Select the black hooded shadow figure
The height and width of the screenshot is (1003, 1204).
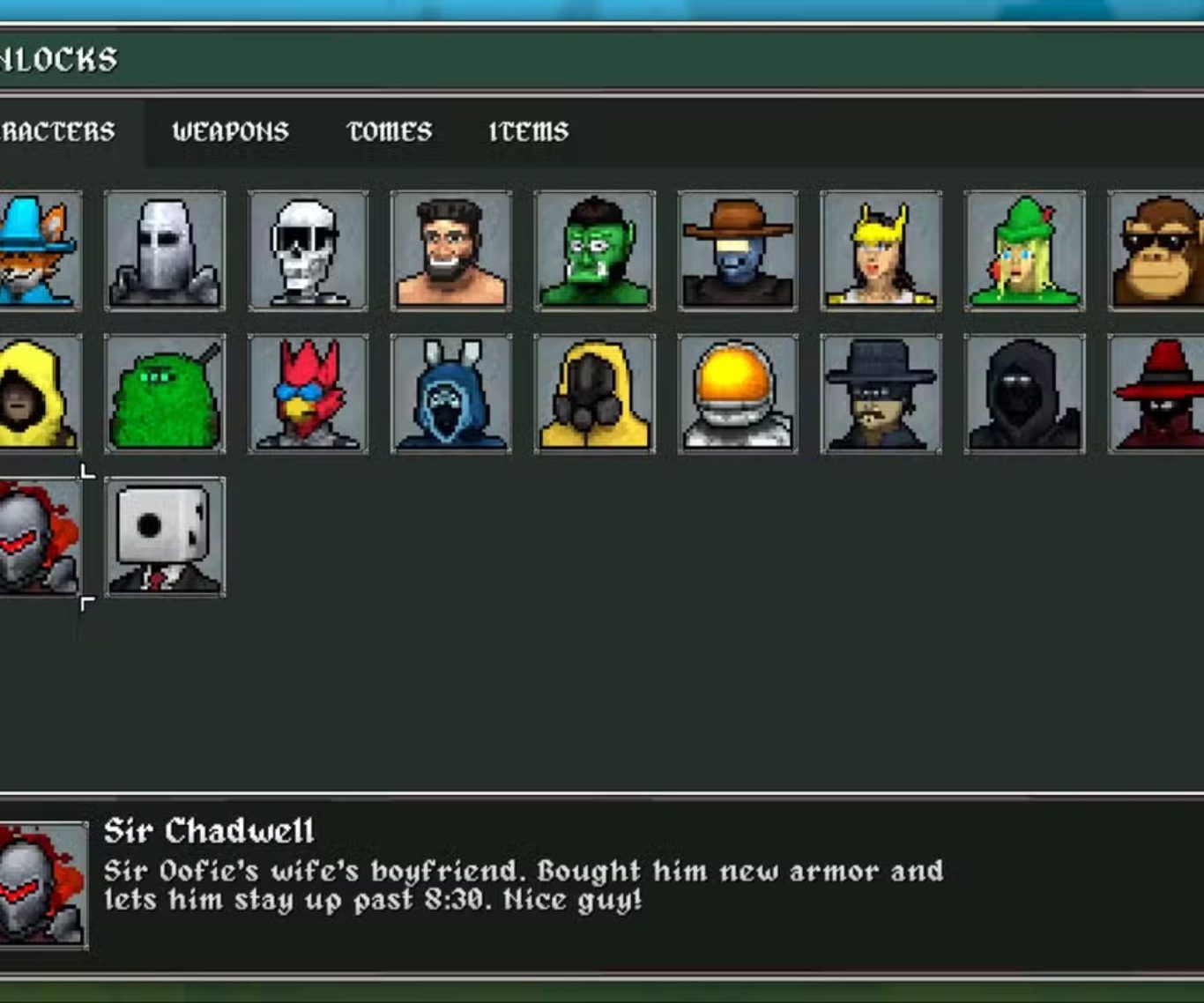click(1024, 394)
